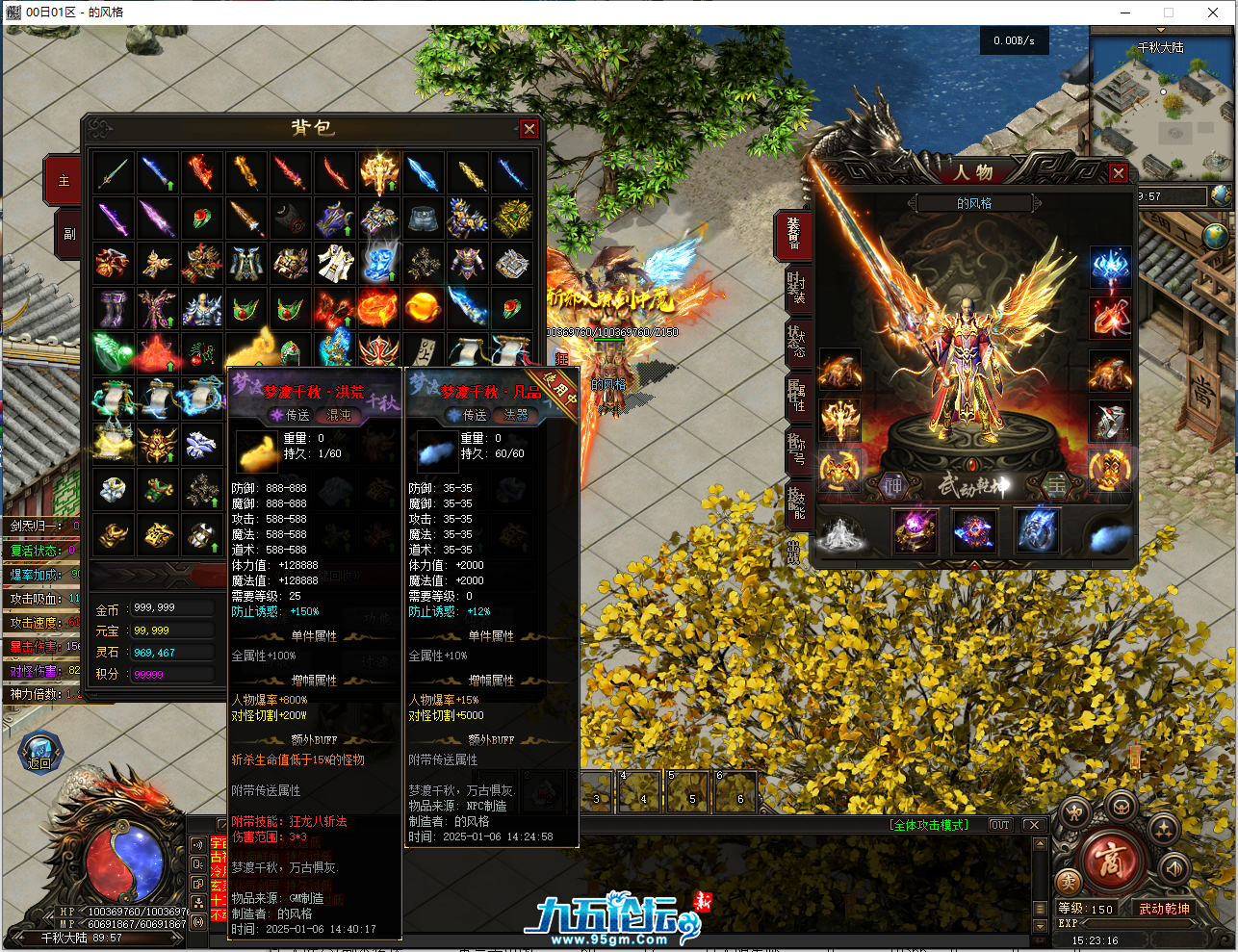
Task: Open the 技能 skills tab
Action: coord(796,501)
